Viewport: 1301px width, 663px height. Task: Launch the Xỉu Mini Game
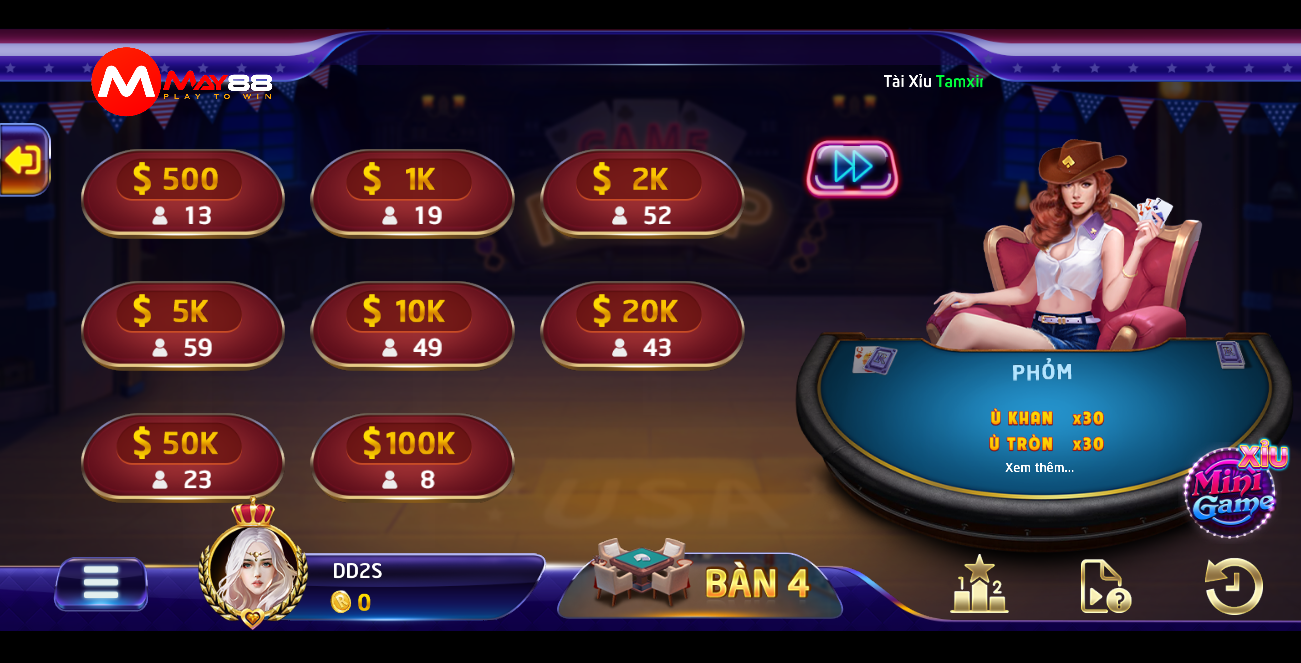(1232, 492)
